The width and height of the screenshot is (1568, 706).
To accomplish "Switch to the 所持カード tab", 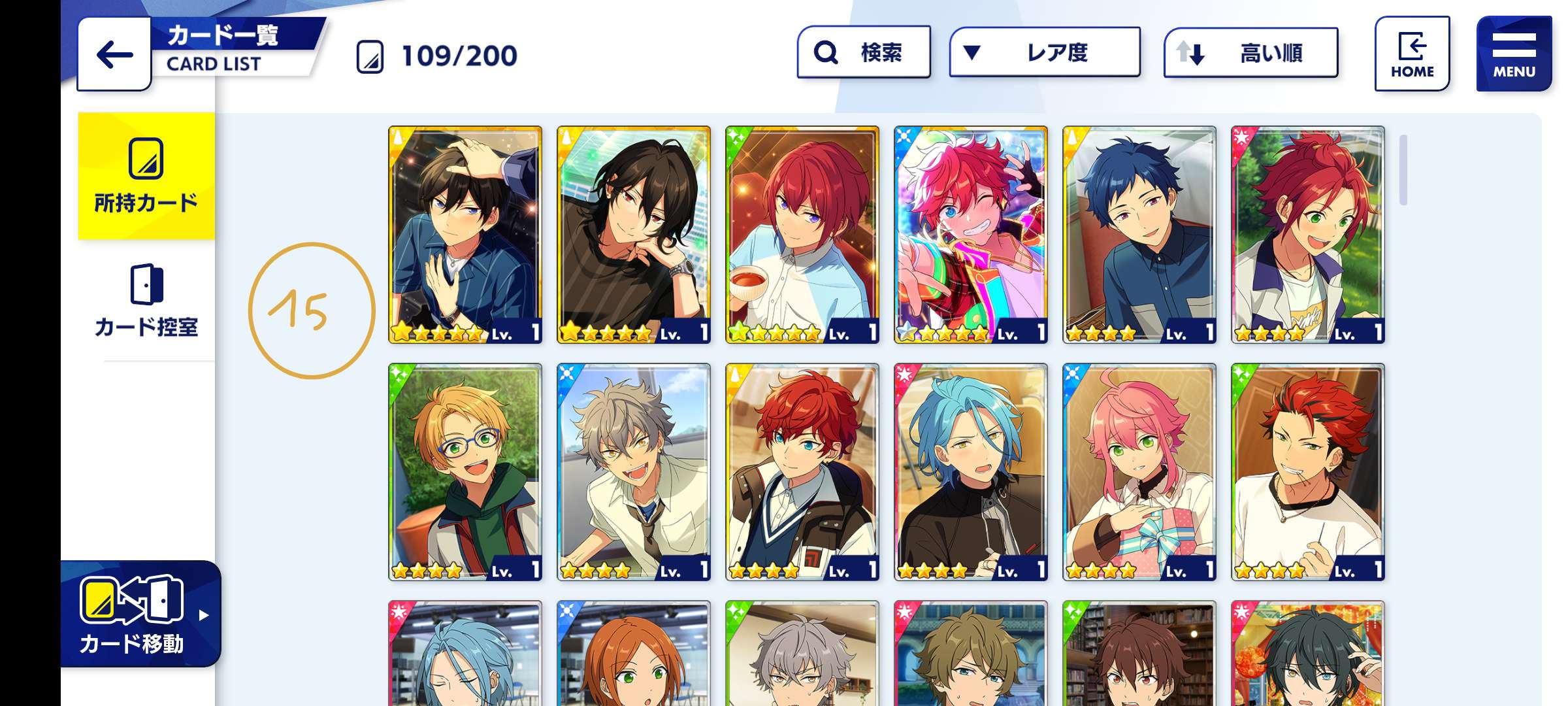I will click(x=146, y=176).
